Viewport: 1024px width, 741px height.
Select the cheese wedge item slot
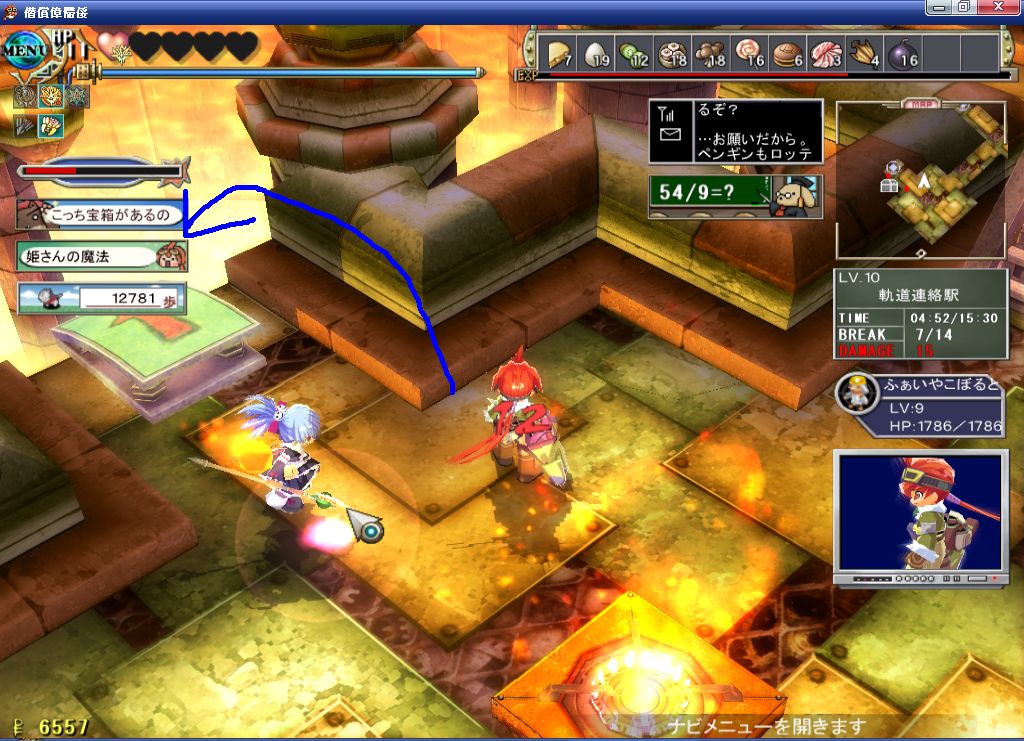(x=556, y=52)
